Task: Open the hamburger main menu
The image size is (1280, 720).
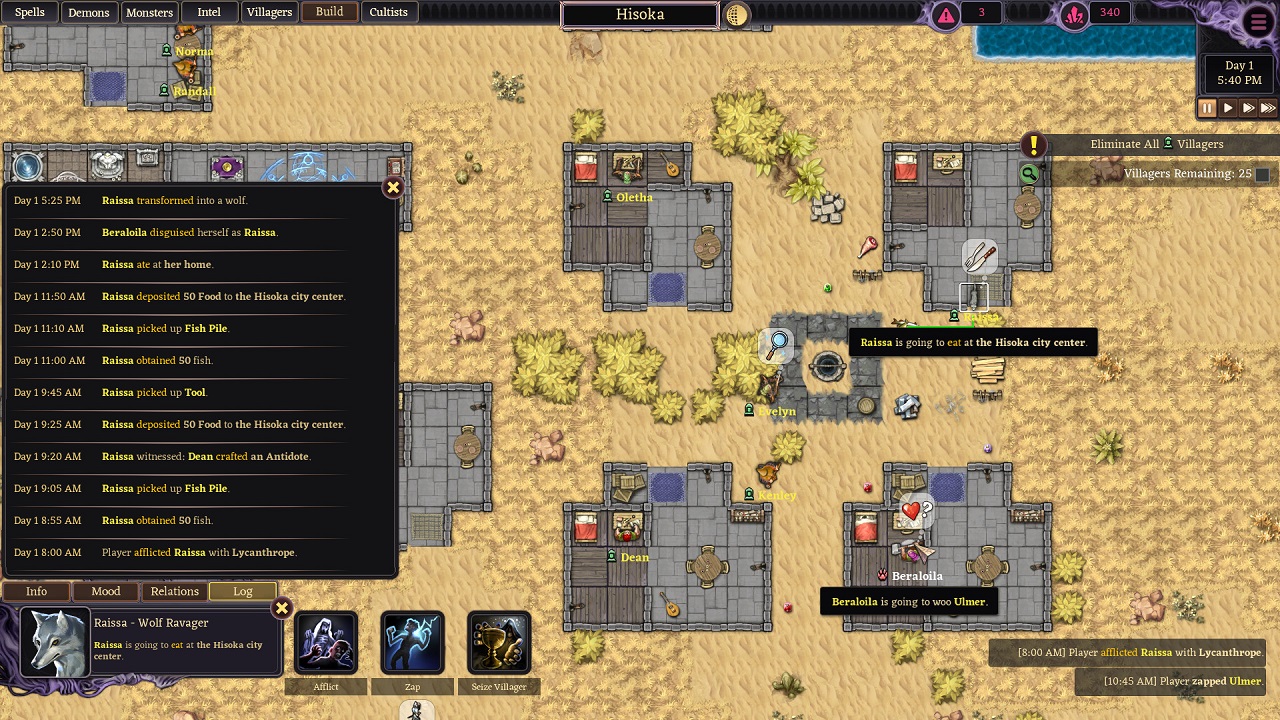Action: click(x=1258, y=21)
